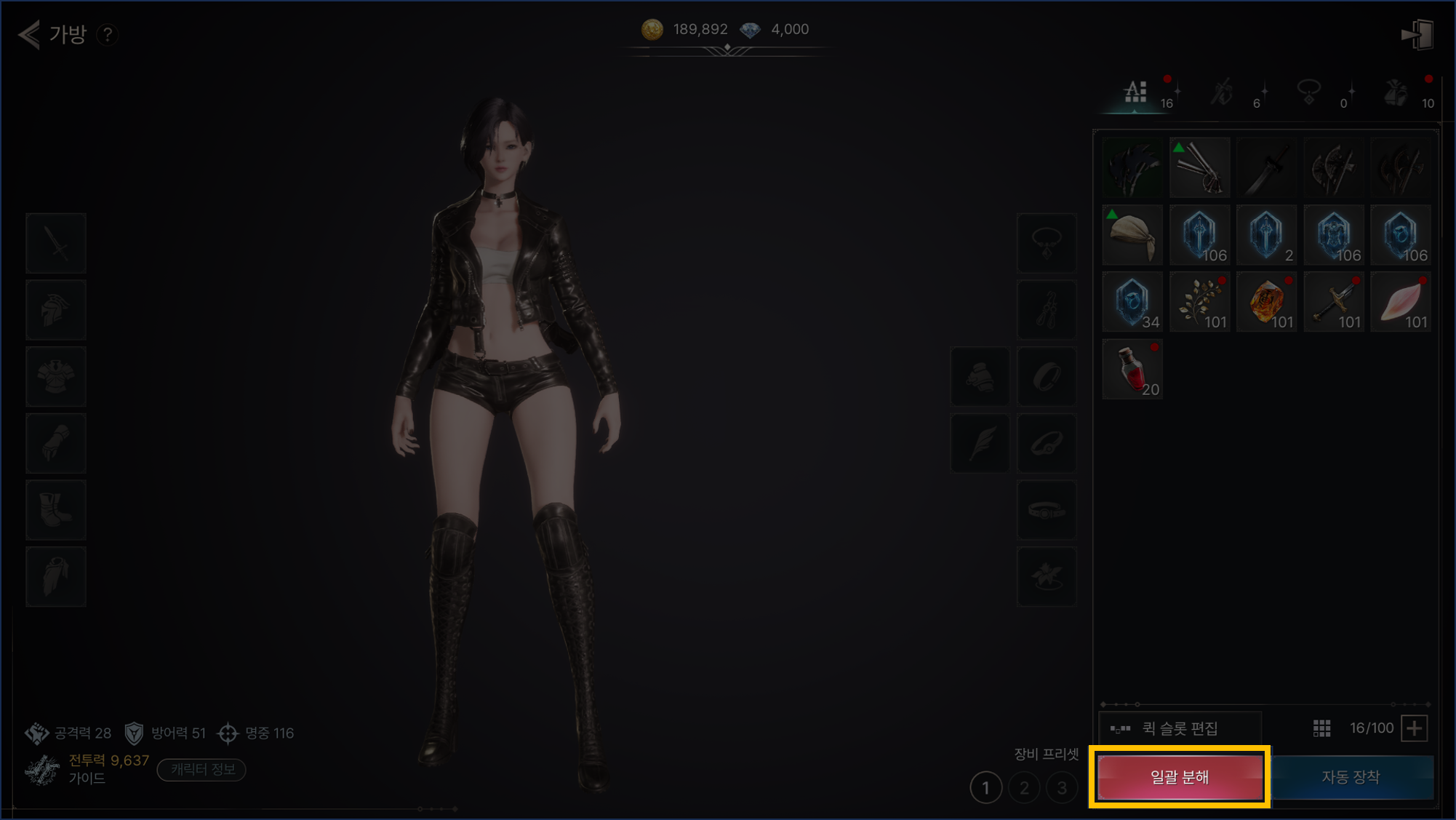Switch to the accessories necklace tab
Screen dimensions: 1456x820
tap(1309, 93)
